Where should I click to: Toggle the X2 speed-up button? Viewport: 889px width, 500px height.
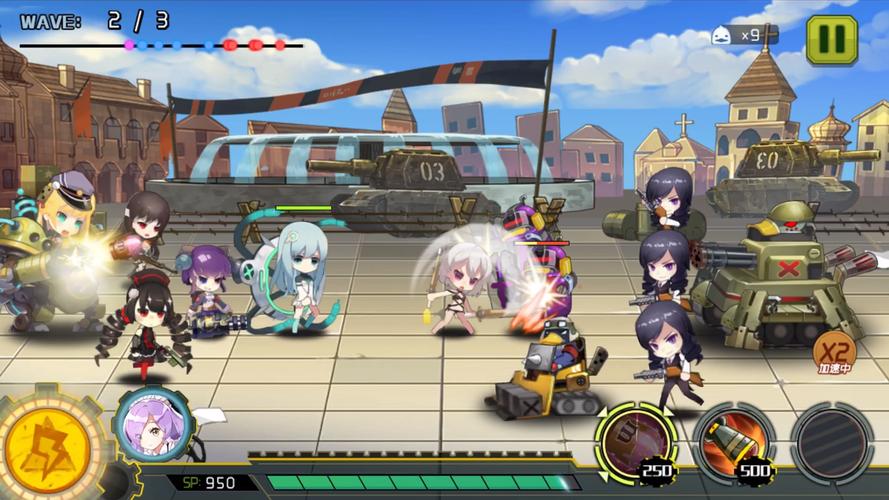[833, 352]
